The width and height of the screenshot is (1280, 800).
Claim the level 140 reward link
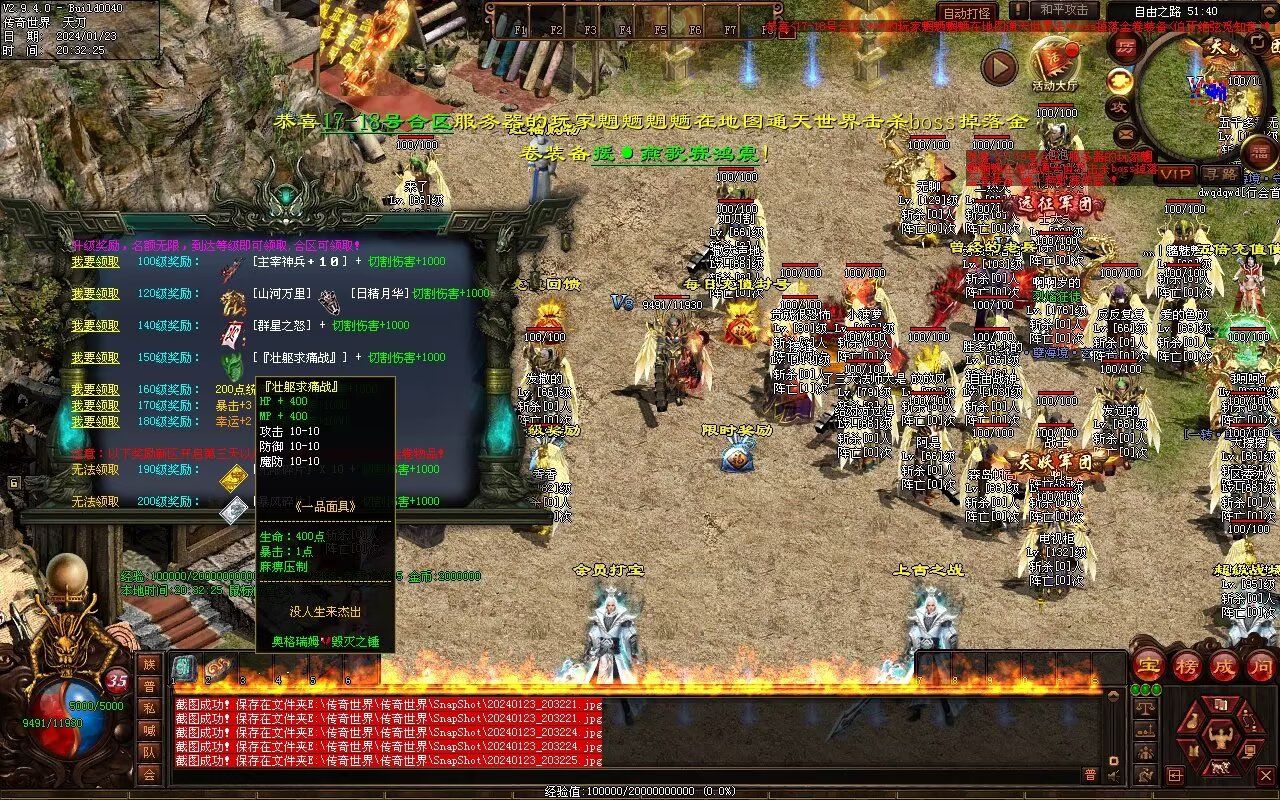pos(95,326)
